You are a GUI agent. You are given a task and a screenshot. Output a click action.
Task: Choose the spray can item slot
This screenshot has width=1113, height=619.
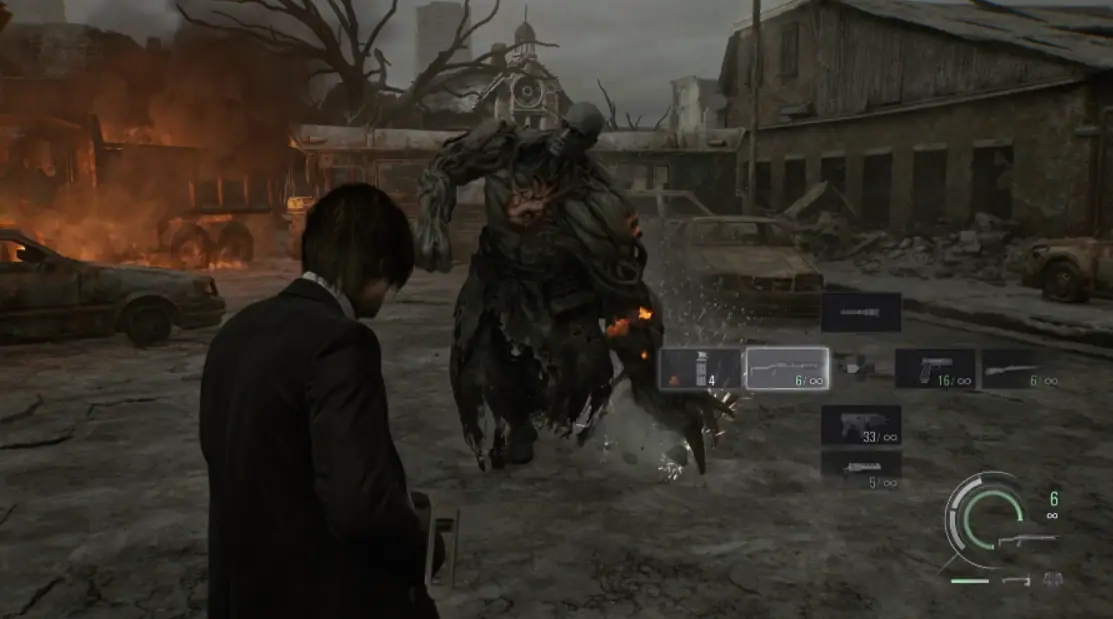pyautogui.click(x=700, y=368)
